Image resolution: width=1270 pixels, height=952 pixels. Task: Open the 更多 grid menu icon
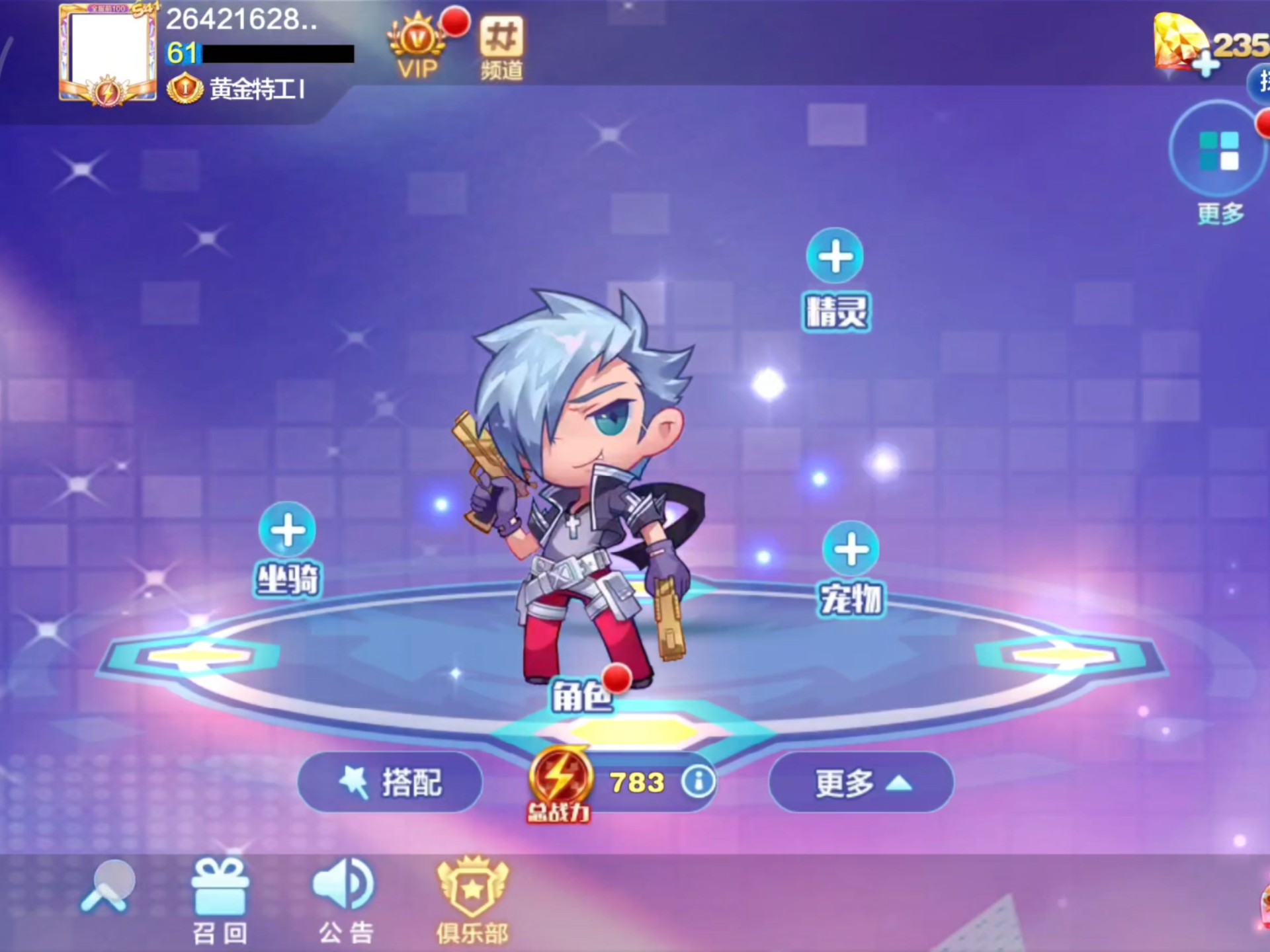[x=1218, y=150]
